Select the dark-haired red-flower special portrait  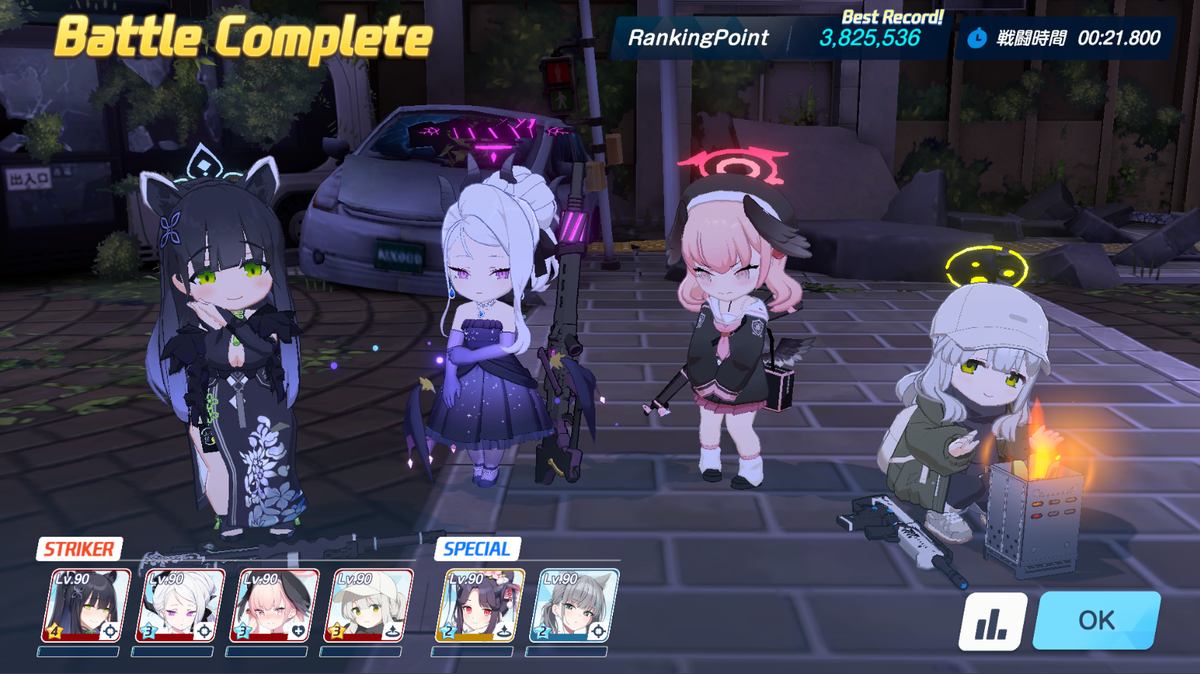coord(480,606)
